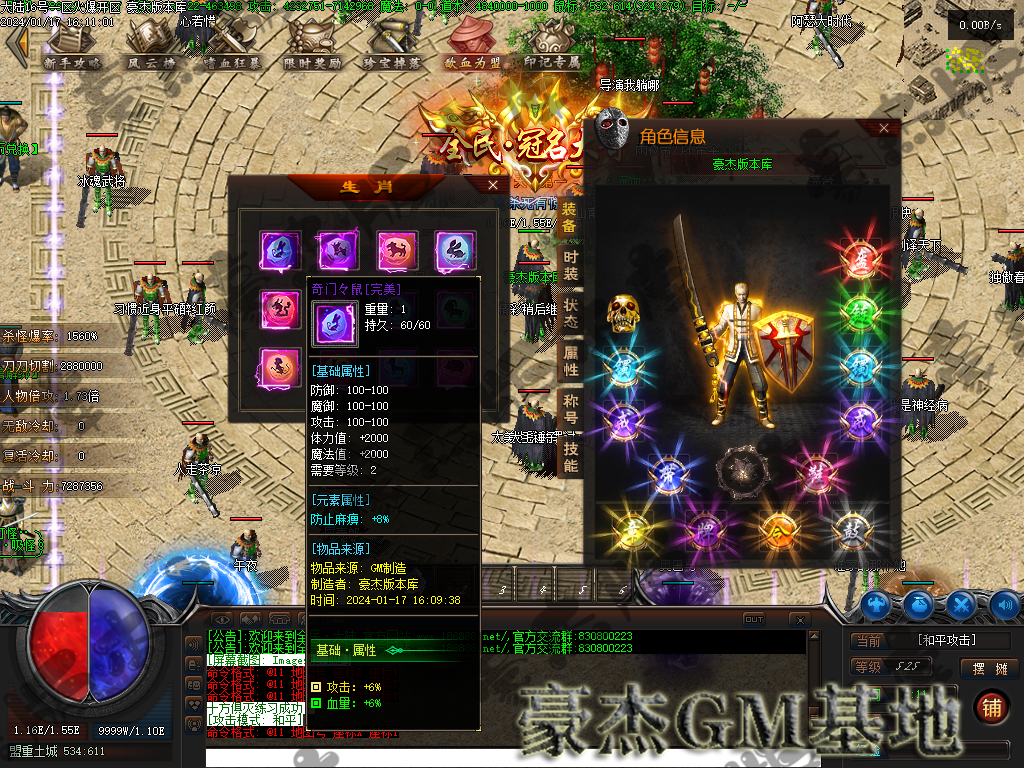This screenshot has height=768, width=1024.
Task: Switch to the 称号 title tab
Action: click(x=570, y=409)
